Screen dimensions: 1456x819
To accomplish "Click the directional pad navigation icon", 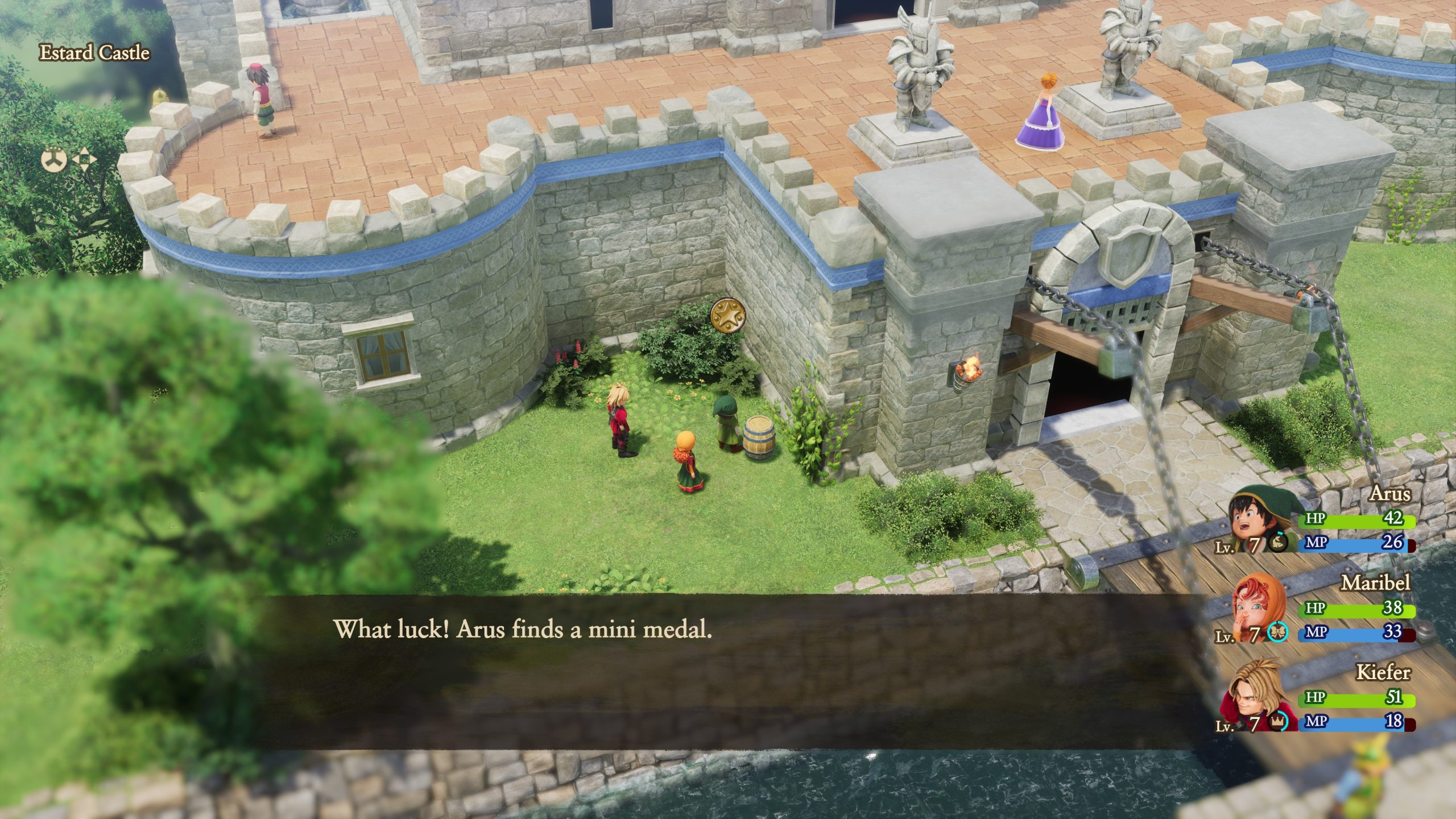I will (85, 159).
